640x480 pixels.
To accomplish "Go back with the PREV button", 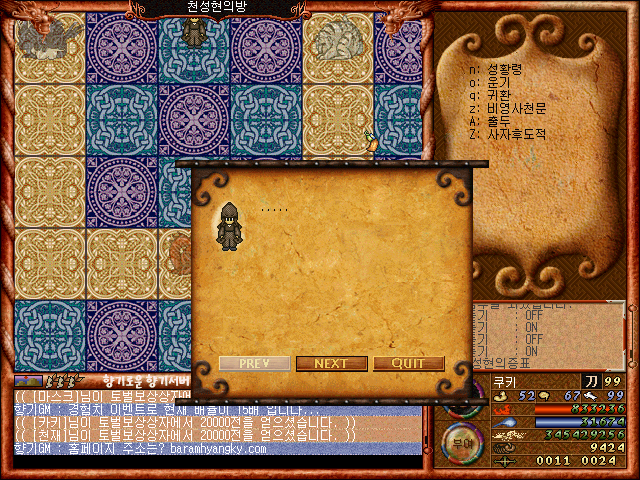I will pyautogui.click(x=254, y=363).
